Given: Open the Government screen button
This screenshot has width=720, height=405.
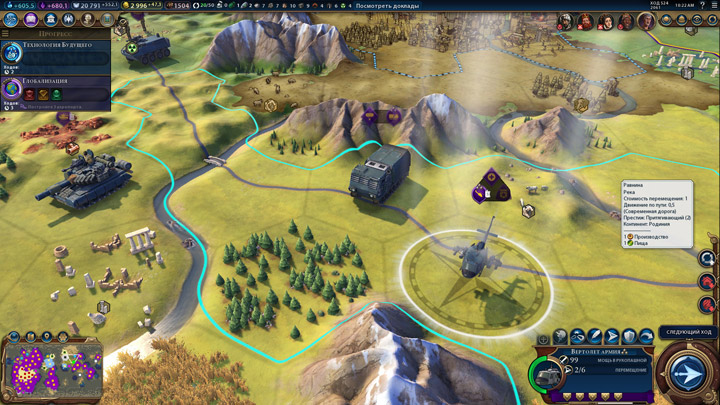Looking at the screenshot, I should coord(49,20).
